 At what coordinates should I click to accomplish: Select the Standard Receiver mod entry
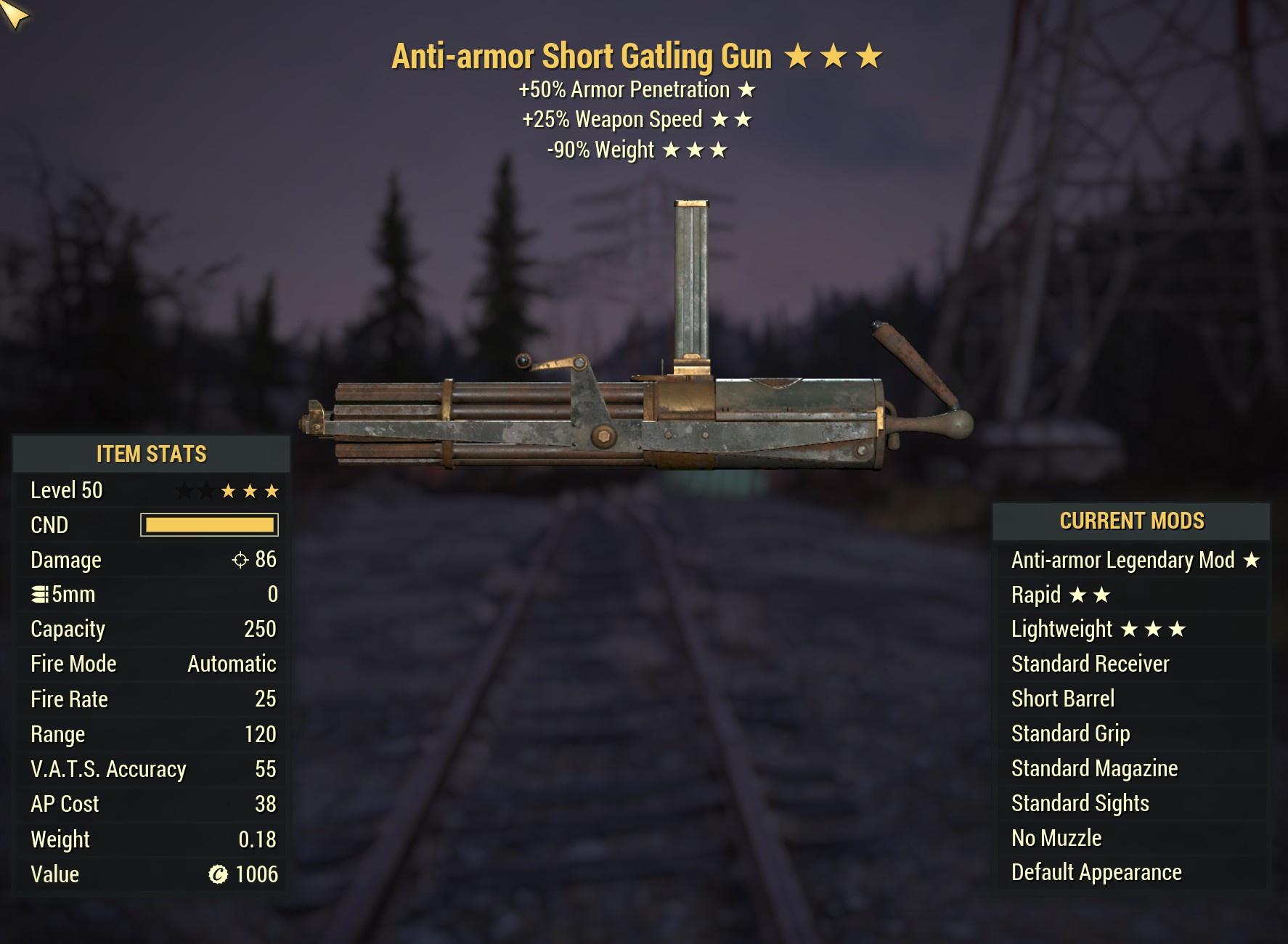pyautogui.click(x=1090, y=664)
